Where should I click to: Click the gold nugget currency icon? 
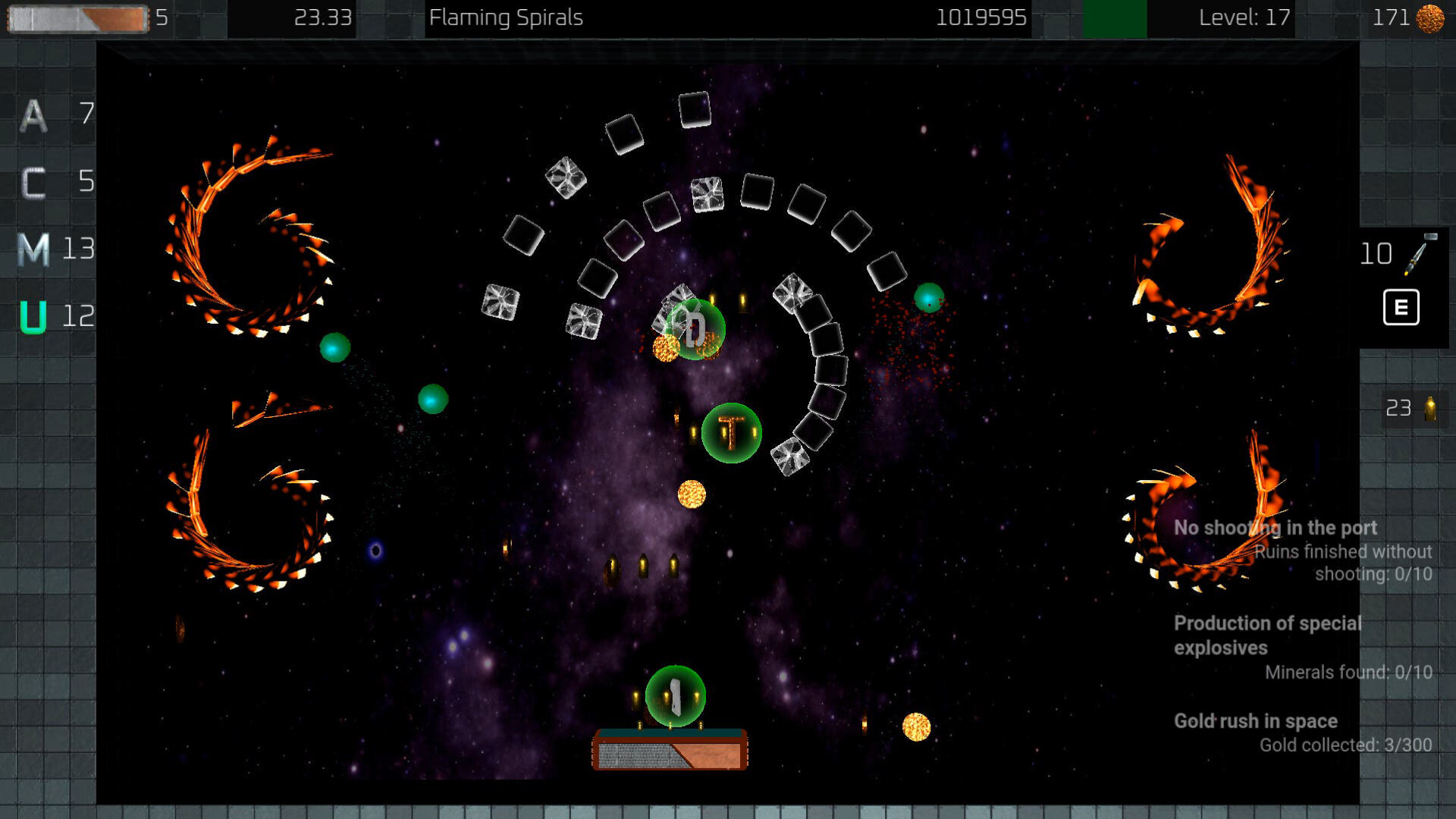click(x=1430, y=18)
